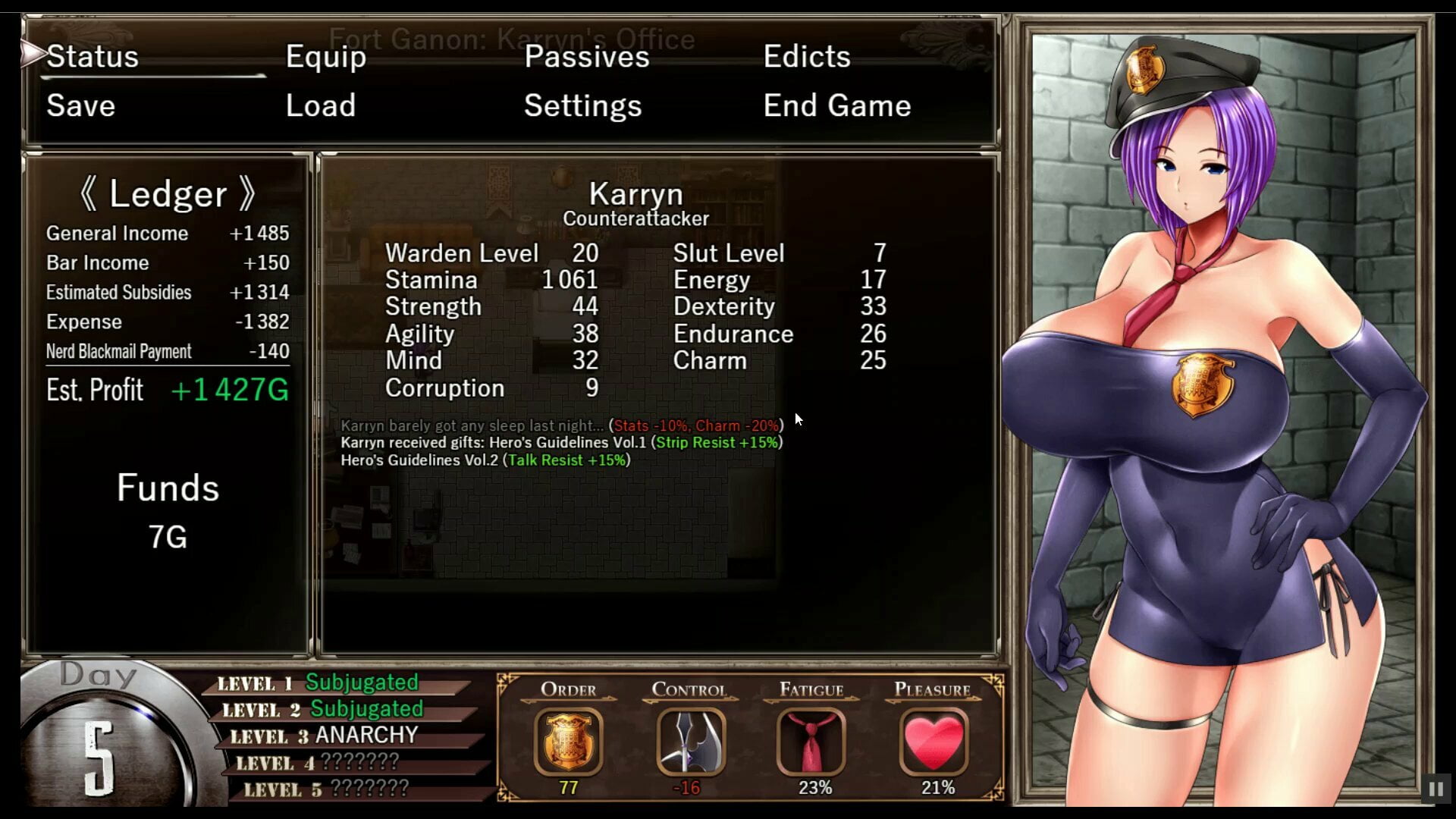Select the Status menu entry
Image resolution: width=1456 pixels, height=819 pixels.
[93, 57]
